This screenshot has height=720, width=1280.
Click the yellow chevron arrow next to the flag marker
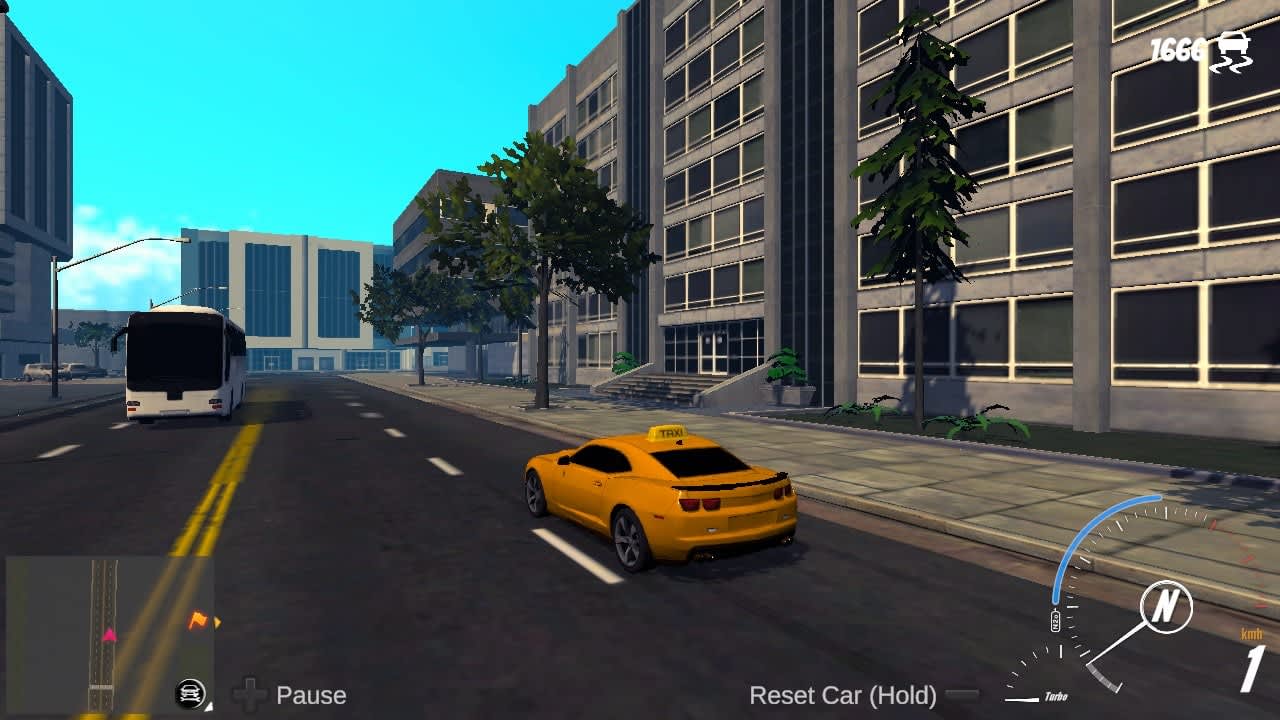pos(216,621)
